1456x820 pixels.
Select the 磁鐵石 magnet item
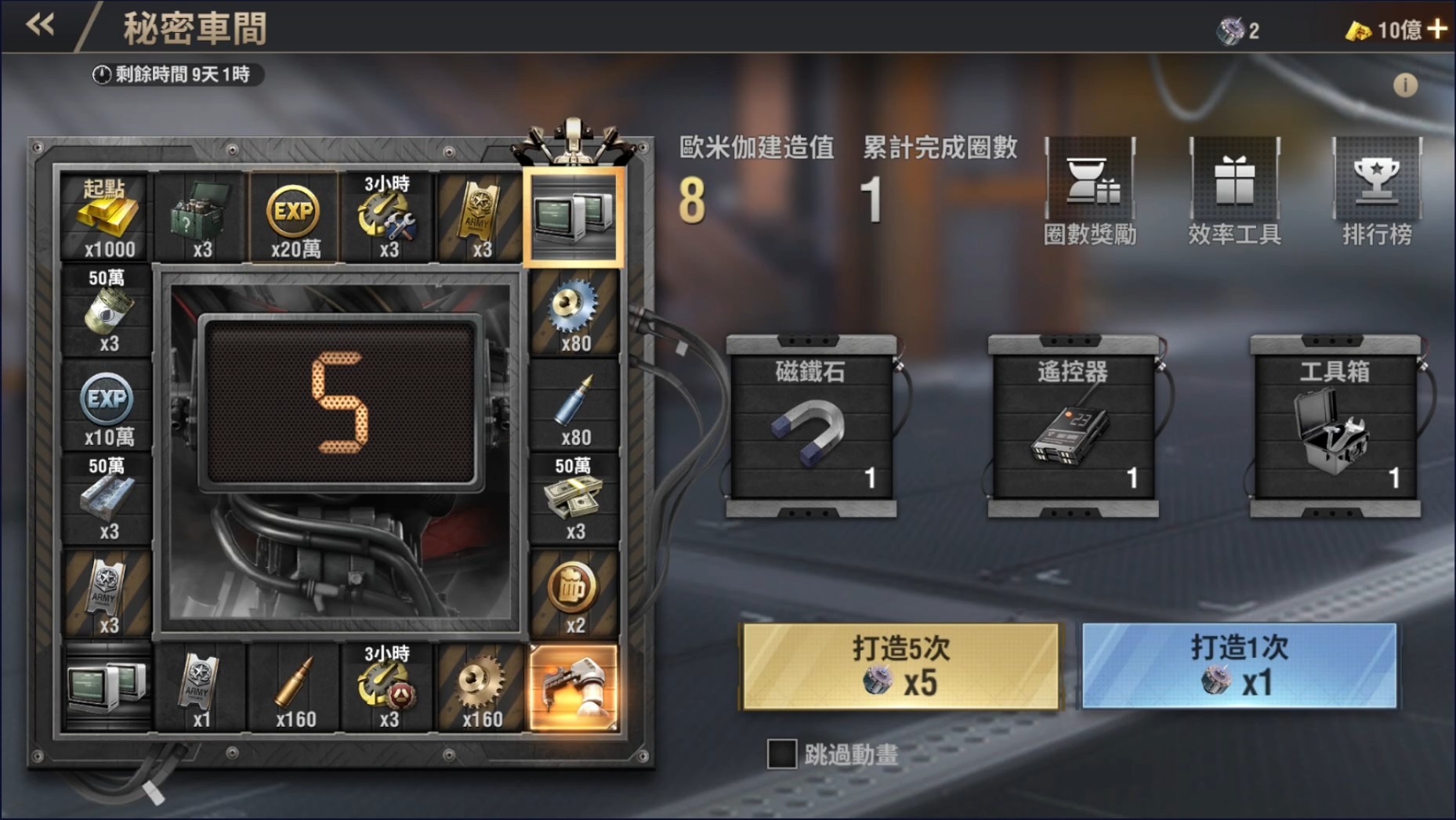coord(812,431)
